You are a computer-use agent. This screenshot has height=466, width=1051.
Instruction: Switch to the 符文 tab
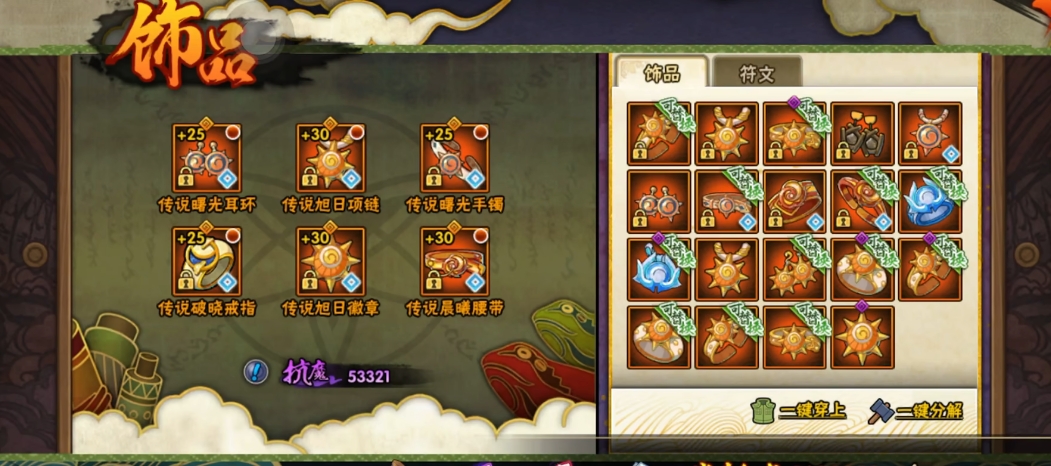[x=756, y=74]
